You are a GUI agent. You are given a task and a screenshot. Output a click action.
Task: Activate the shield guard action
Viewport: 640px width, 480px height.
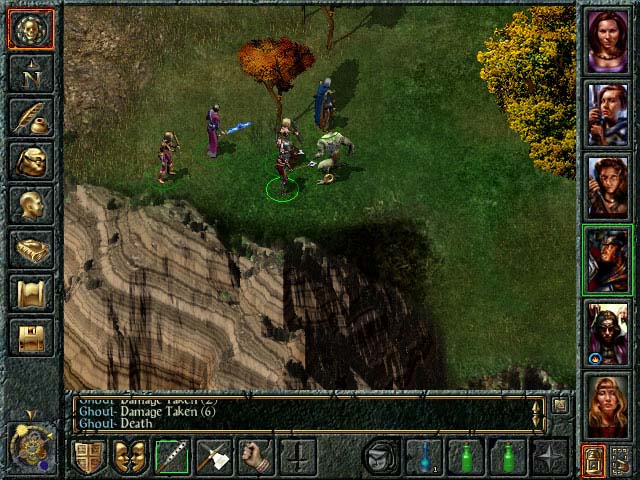89,457
